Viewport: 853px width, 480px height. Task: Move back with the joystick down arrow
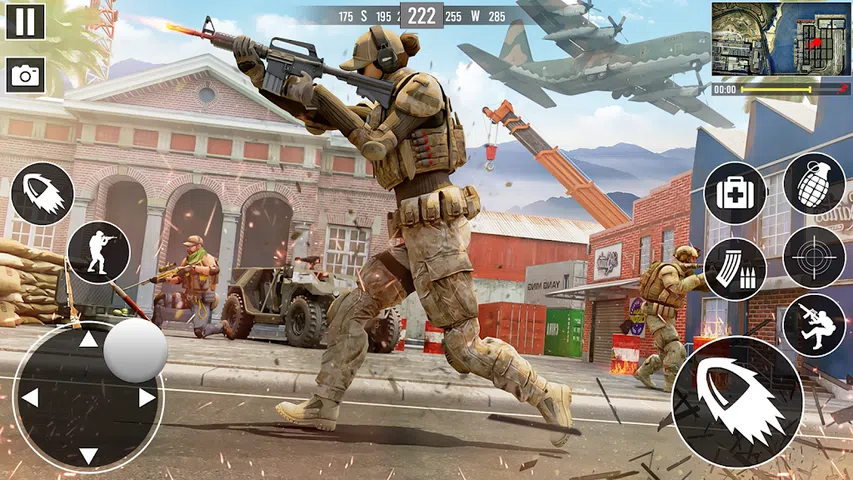89,455
